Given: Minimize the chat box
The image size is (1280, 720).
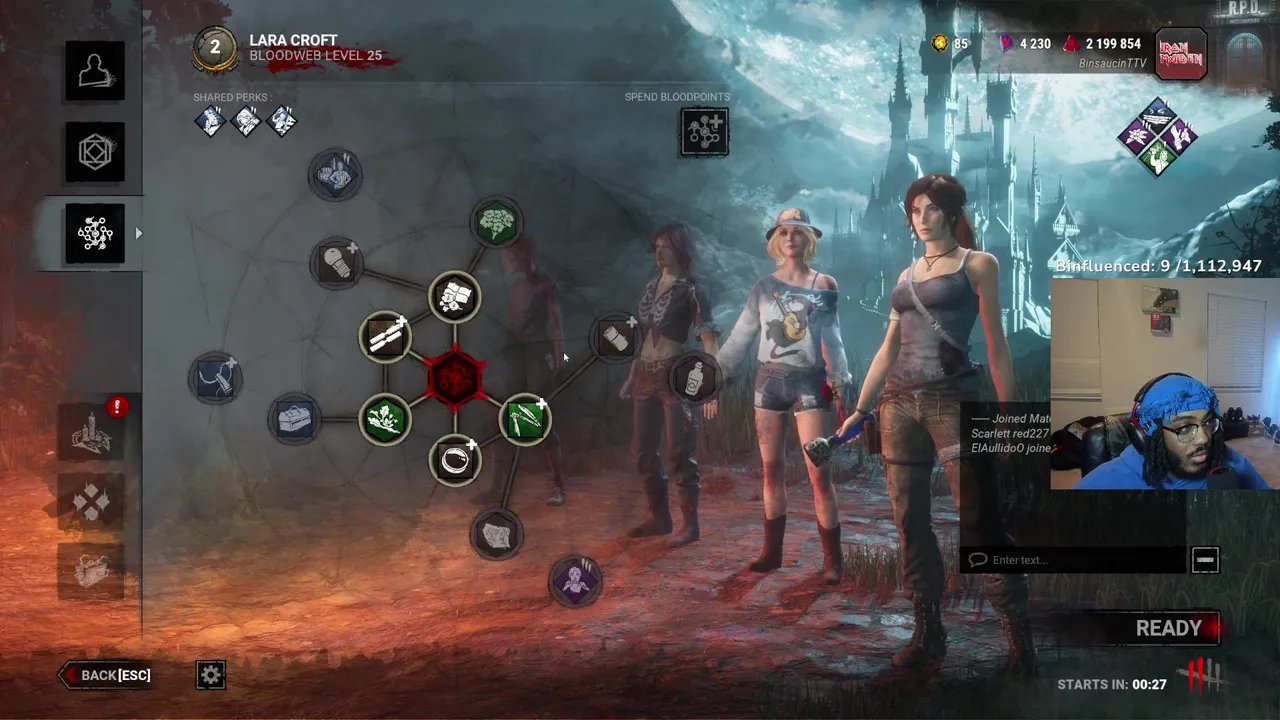Looking at the screenshot, I should click(1205, 560).
